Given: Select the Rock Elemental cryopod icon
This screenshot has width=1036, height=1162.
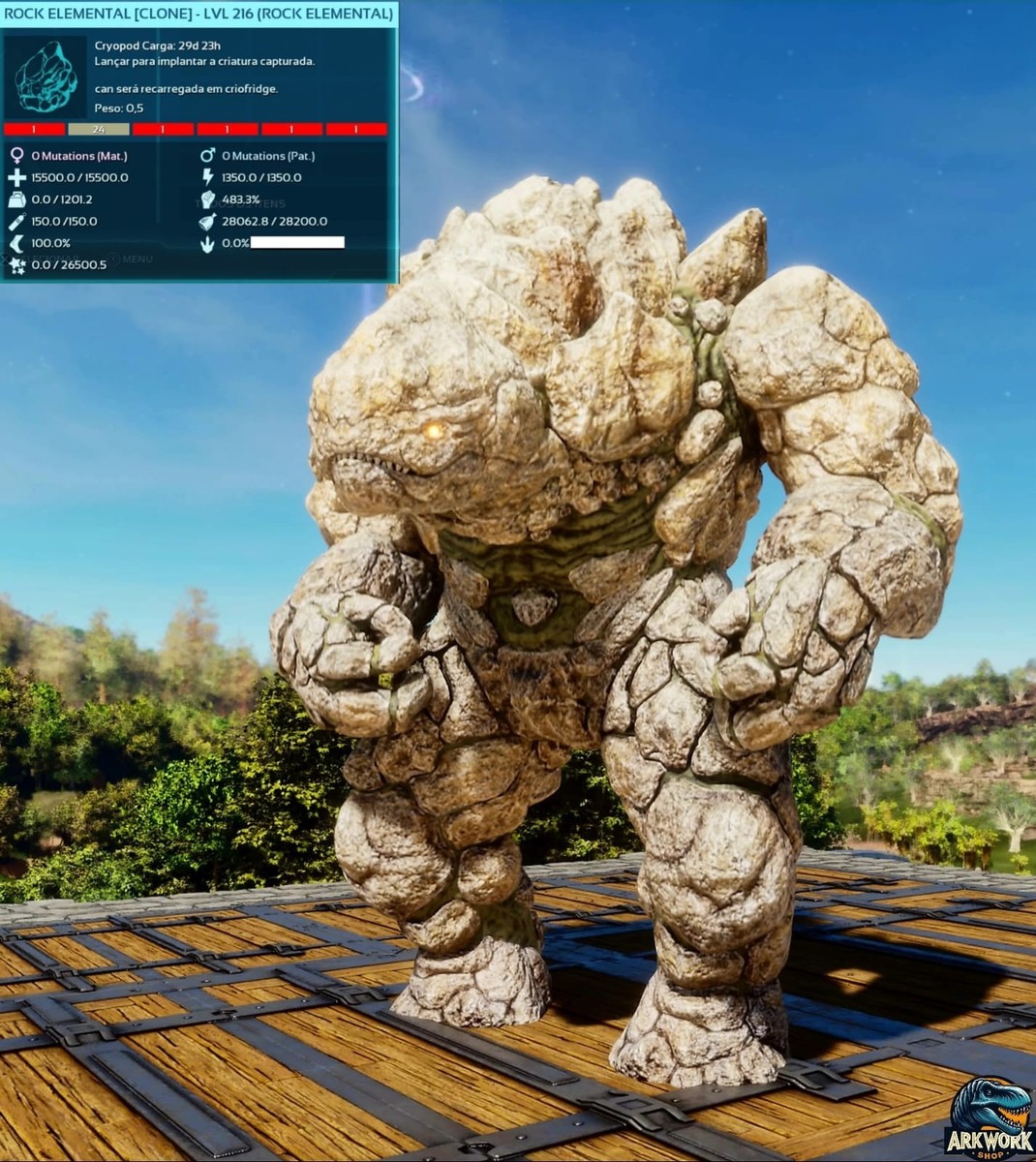Looking at the screenshot, I should click(46, 77).
